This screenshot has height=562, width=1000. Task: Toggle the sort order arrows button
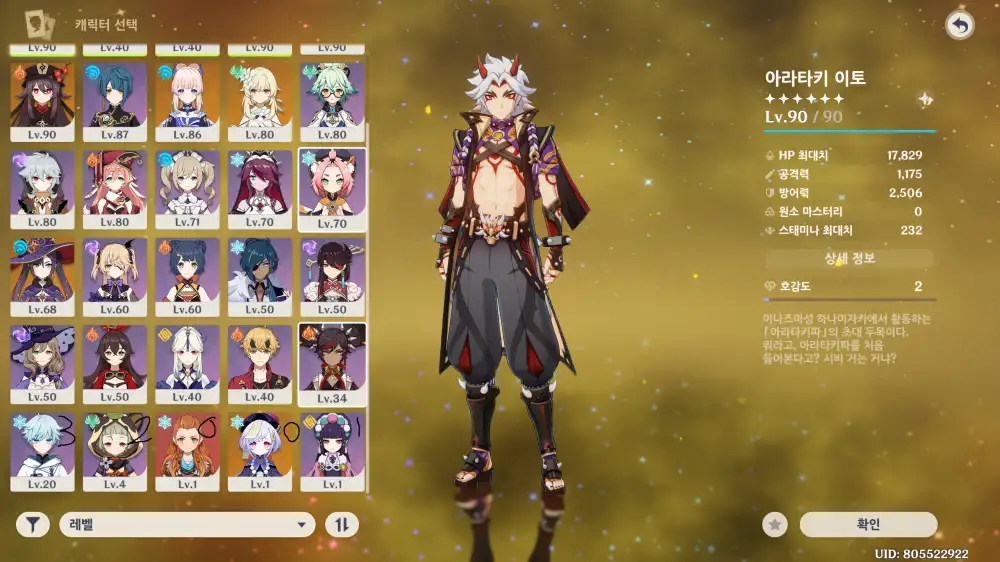(x=341, y=525)
